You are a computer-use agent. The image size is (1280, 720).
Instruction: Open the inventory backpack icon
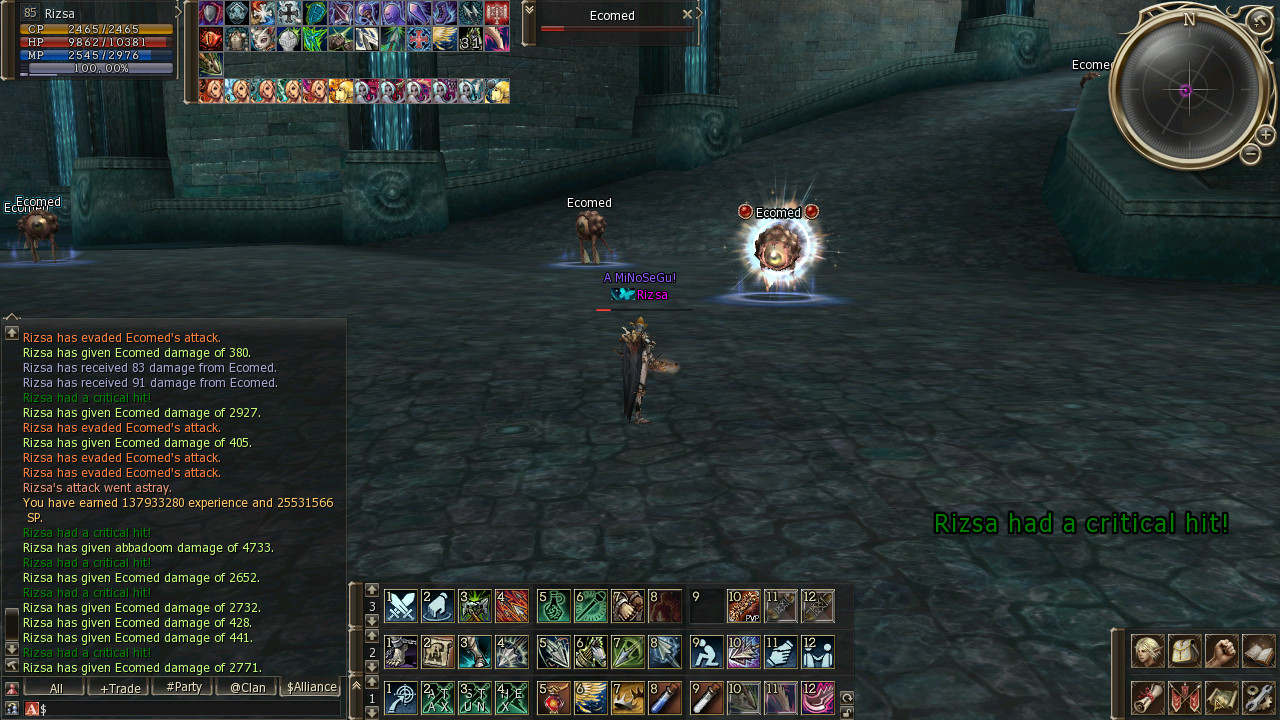tap(1184, 651)
